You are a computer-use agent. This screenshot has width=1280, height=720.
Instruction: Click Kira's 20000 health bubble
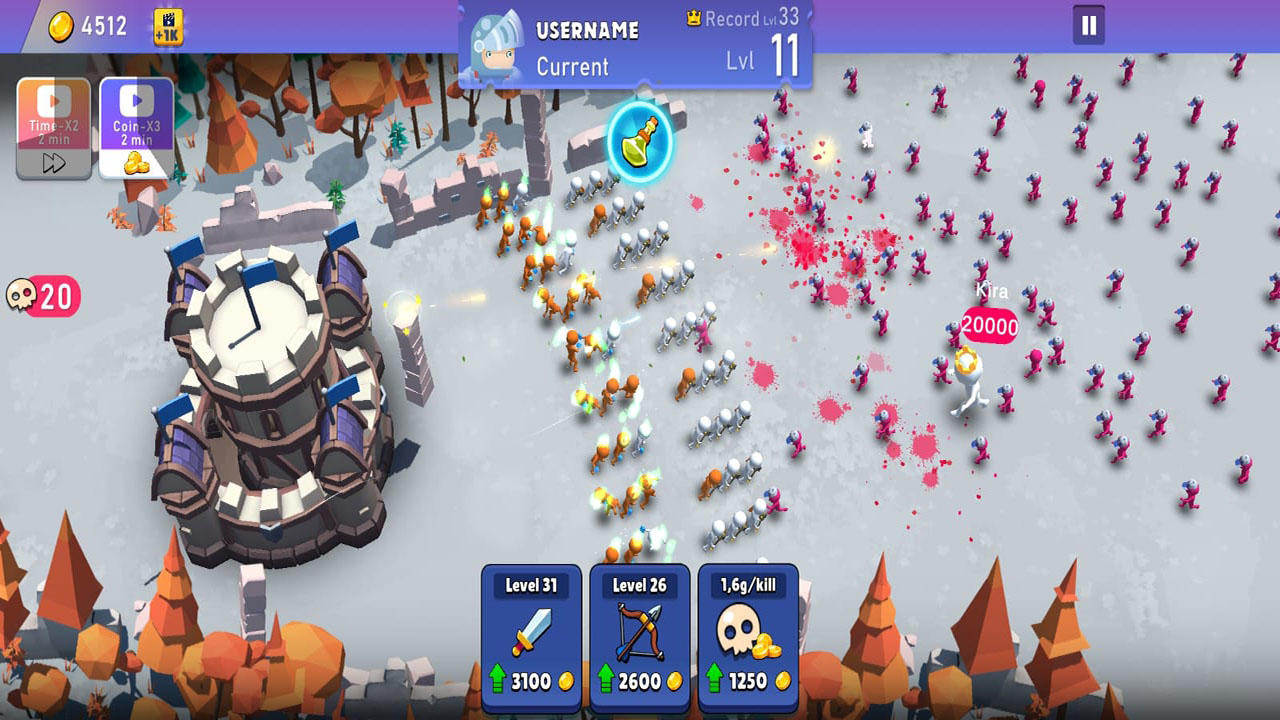click(x=990, y=323)
